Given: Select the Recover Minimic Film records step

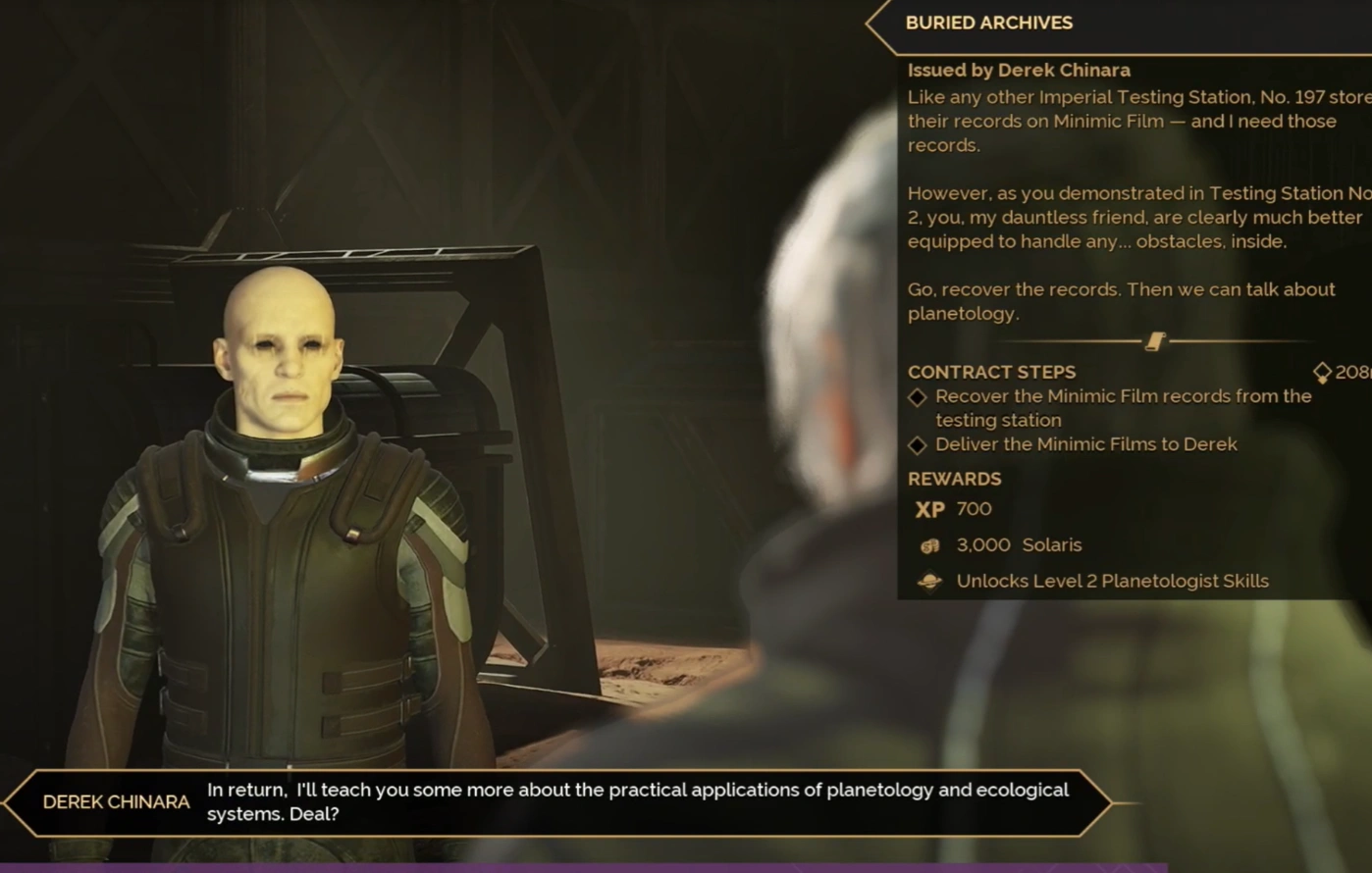Looking at the screenshot, I should [x=1122, y=407].
